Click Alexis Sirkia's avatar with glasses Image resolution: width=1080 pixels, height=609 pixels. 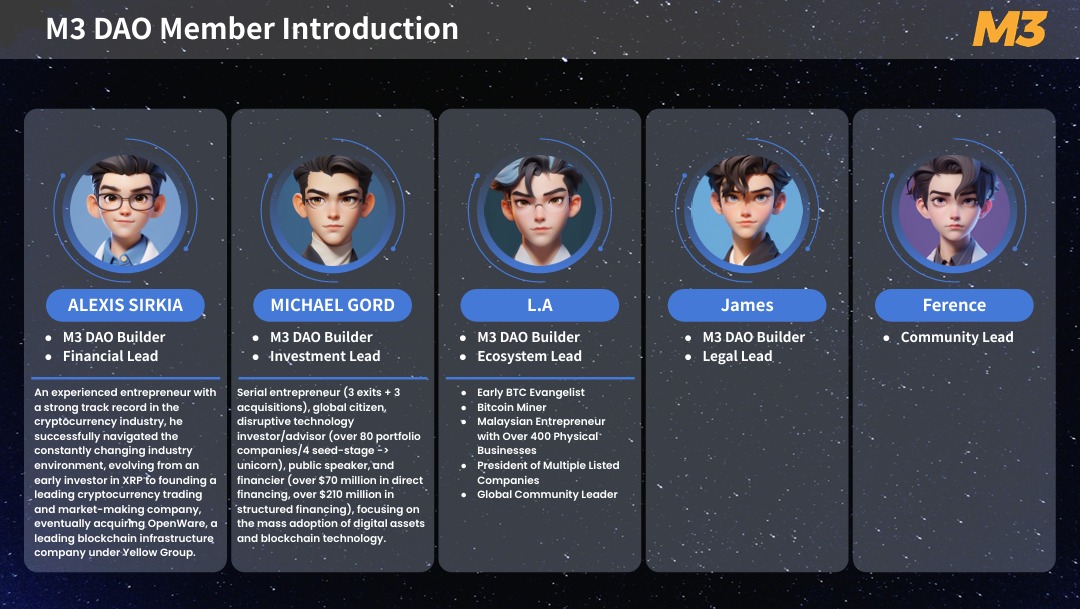tap(125, 212)
